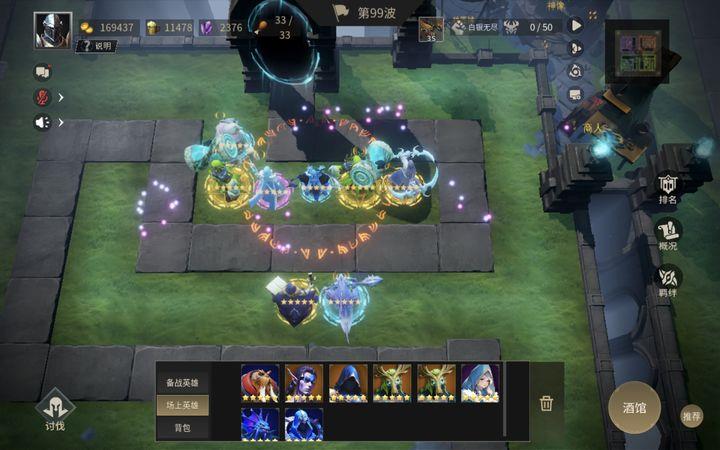
Task: Click the trash can delete icon
Action: tap(546, 403)
